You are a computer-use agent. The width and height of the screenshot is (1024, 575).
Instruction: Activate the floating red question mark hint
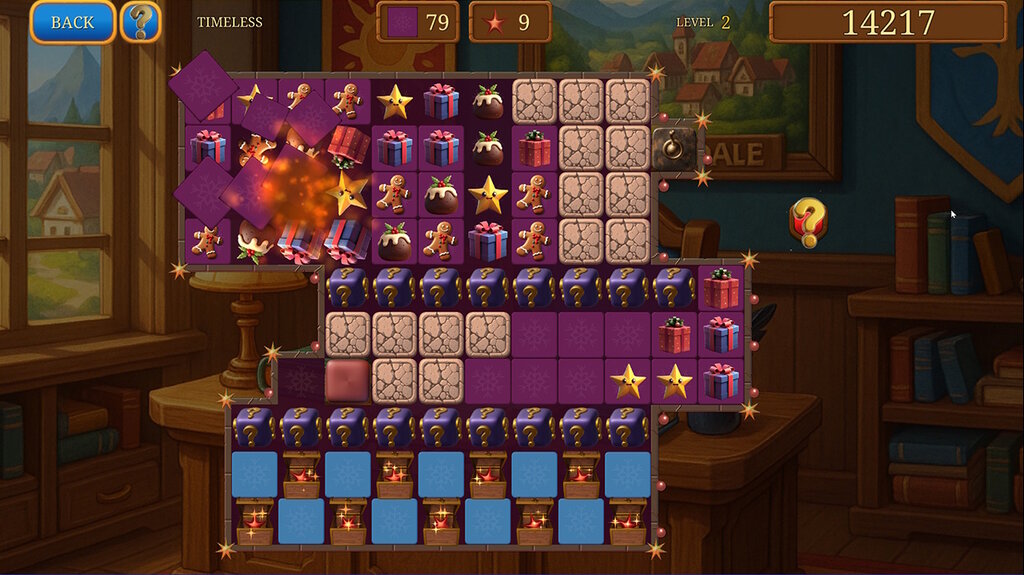[x=808, y=221]
